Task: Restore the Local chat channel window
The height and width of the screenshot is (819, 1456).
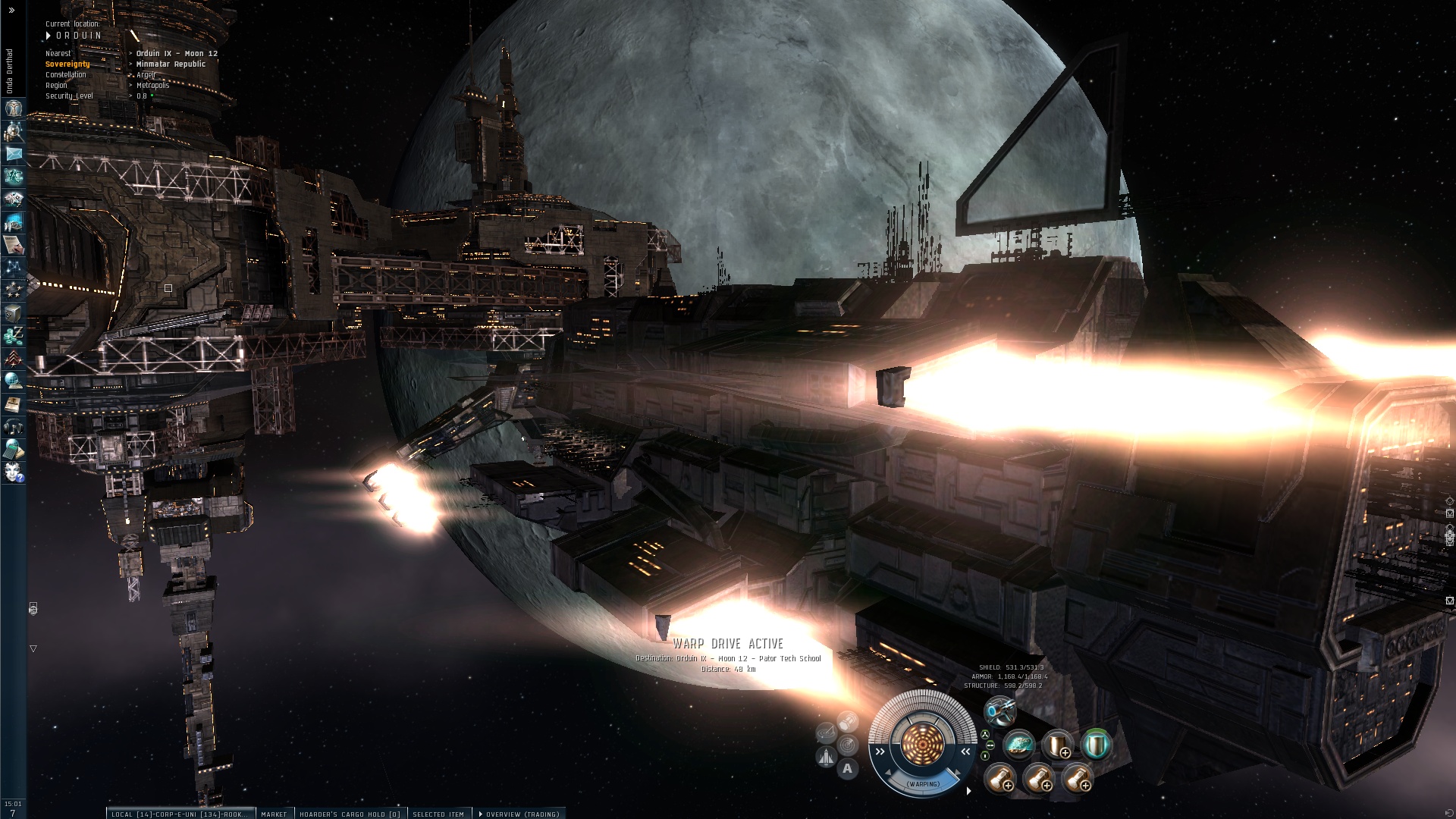Action: tap(179, 814)
